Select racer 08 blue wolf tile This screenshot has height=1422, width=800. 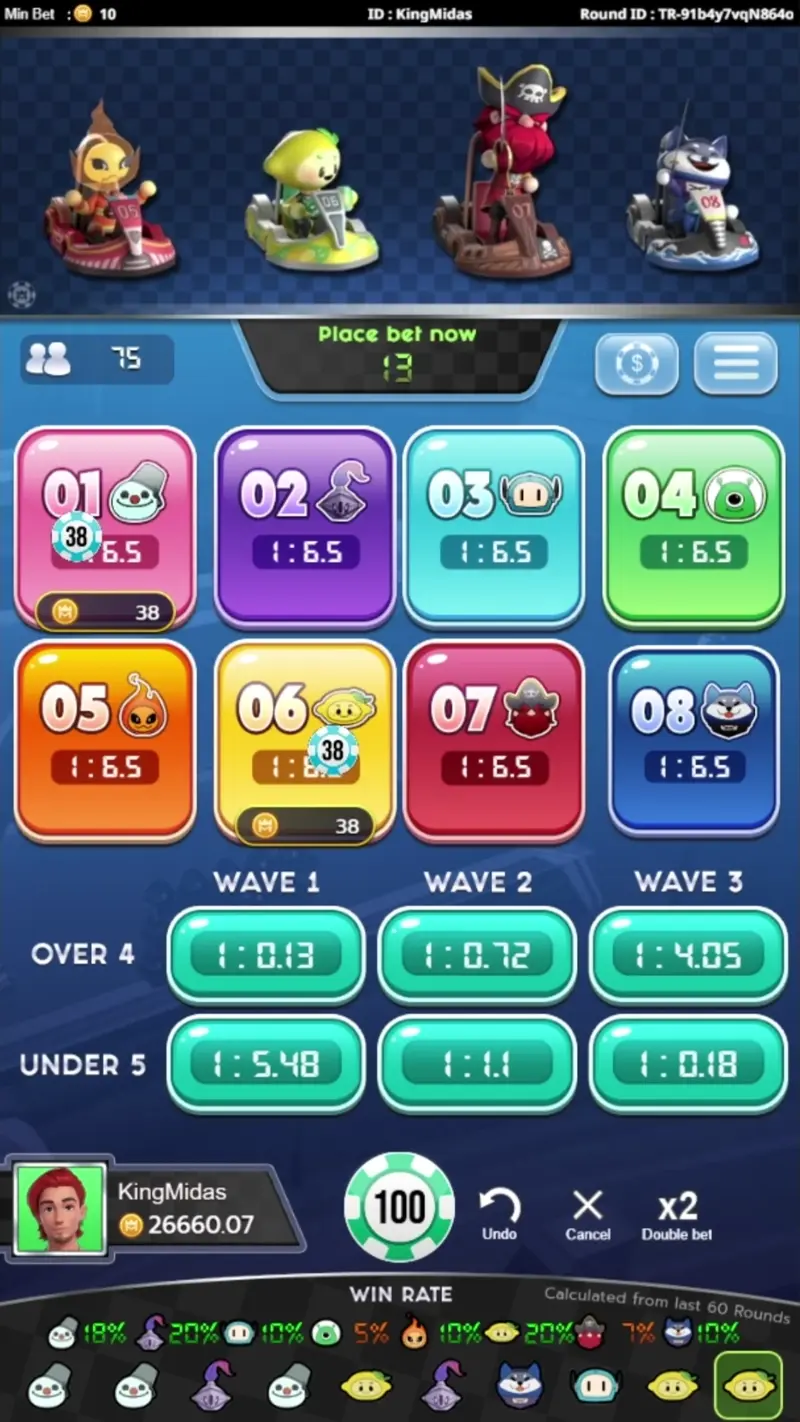tap(694, 740)
